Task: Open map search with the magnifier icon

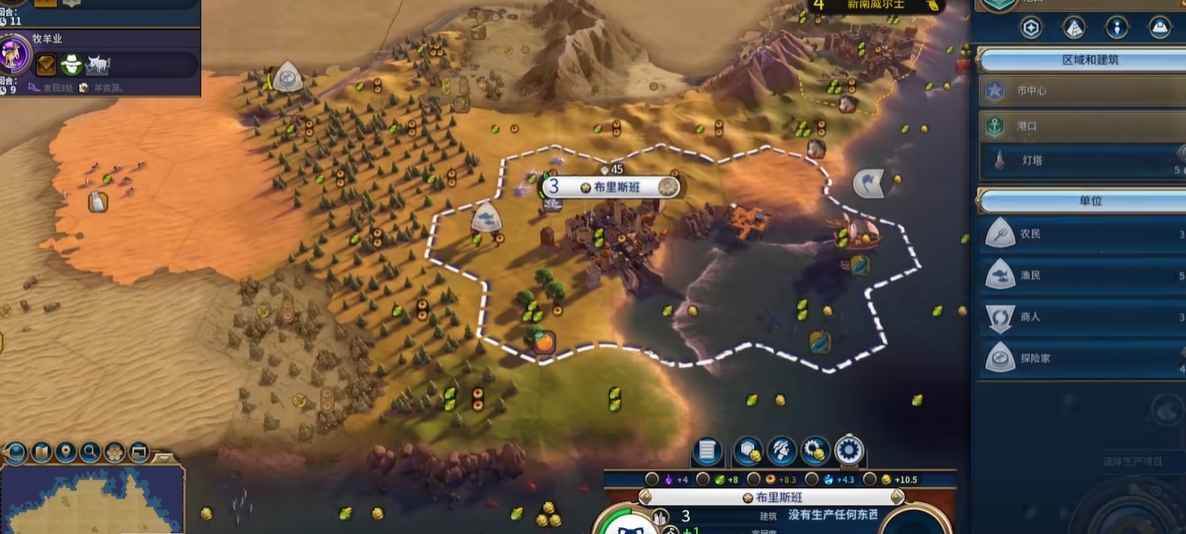Action: pos(90,453)
